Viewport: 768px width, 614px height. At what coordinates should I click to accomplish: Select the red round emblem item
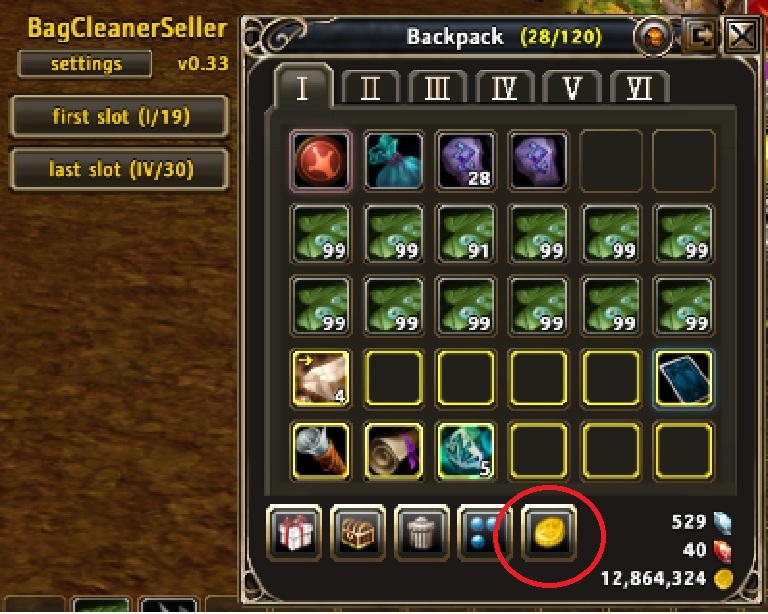point(322,160)
